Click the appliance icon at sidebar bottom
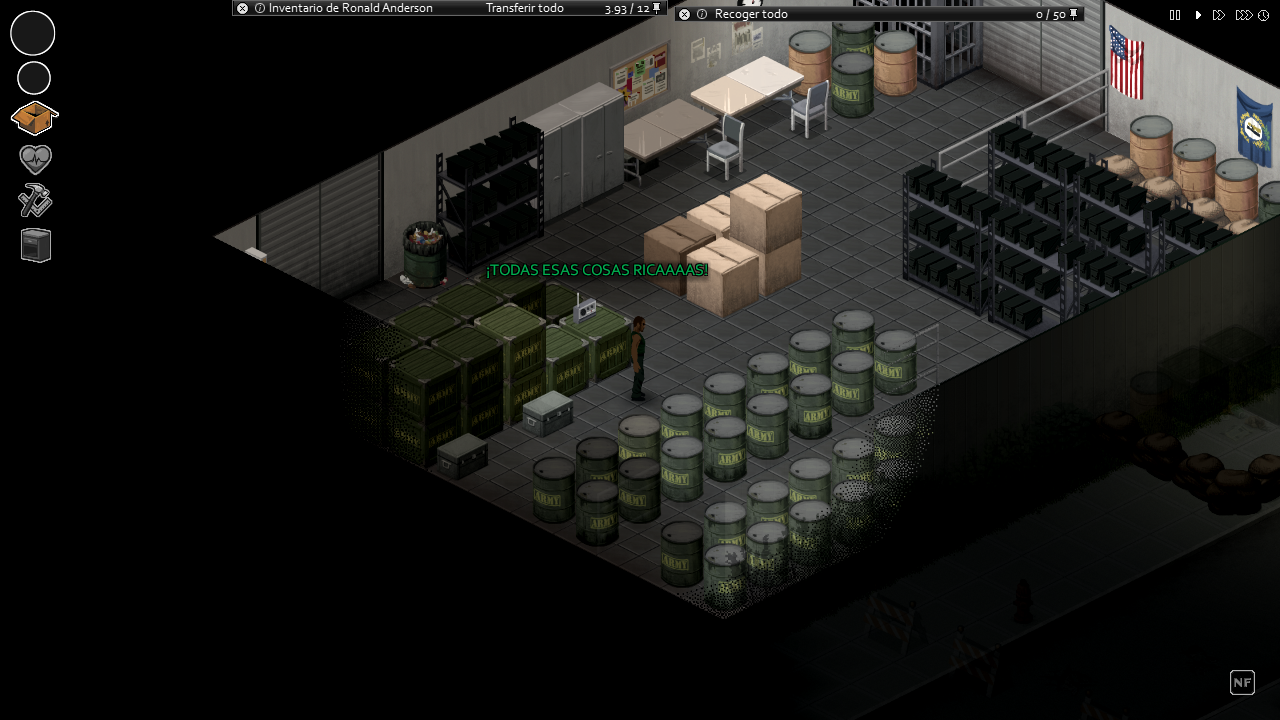Viewport: 1280px width, 720px height. point(33,244)
